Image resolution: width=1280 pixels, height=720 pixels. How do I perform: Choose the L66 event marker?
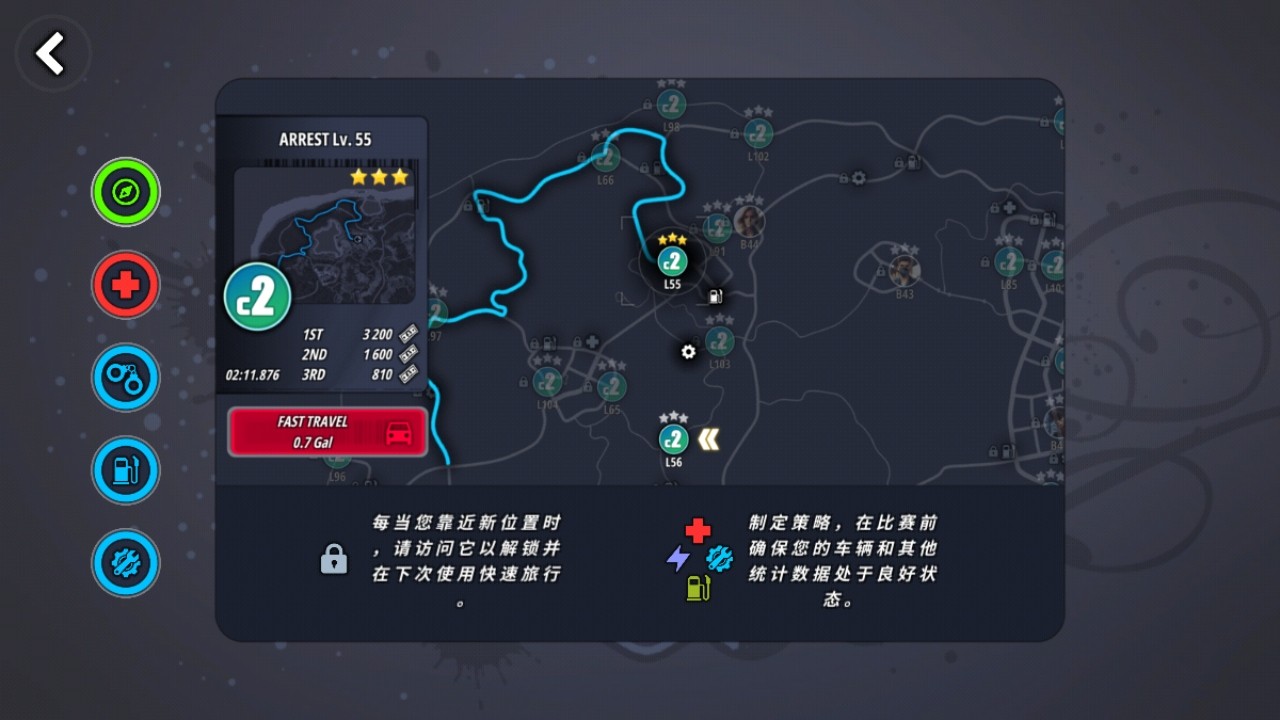[x=605, y=157]
